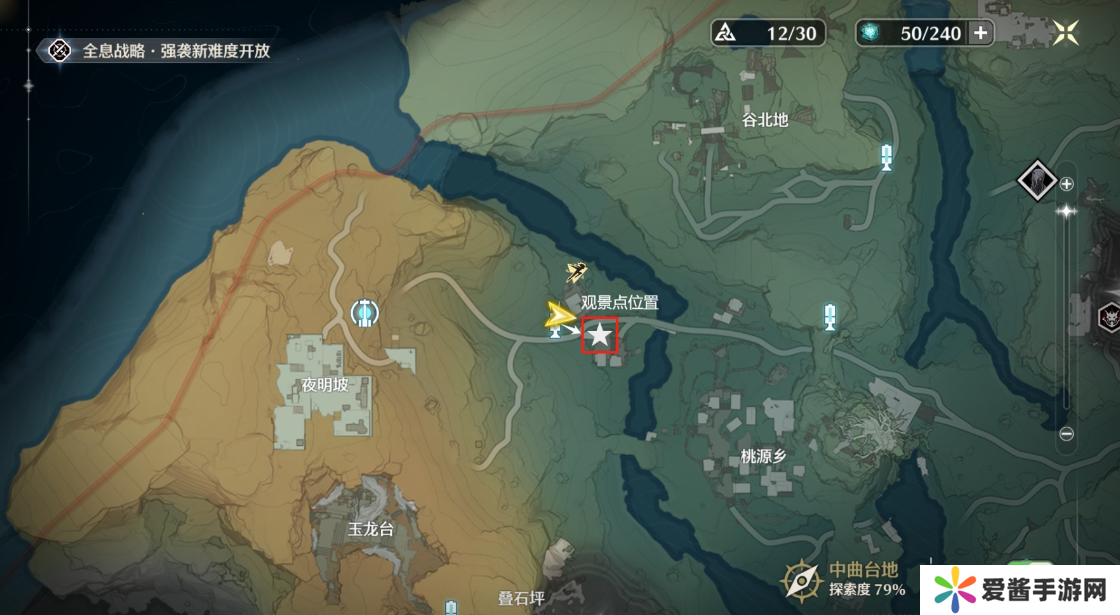The image size is (1120, 615).
Task: Close the map with the star-shaped icon
Action: pyautogui.click(x=1065, y=32)
